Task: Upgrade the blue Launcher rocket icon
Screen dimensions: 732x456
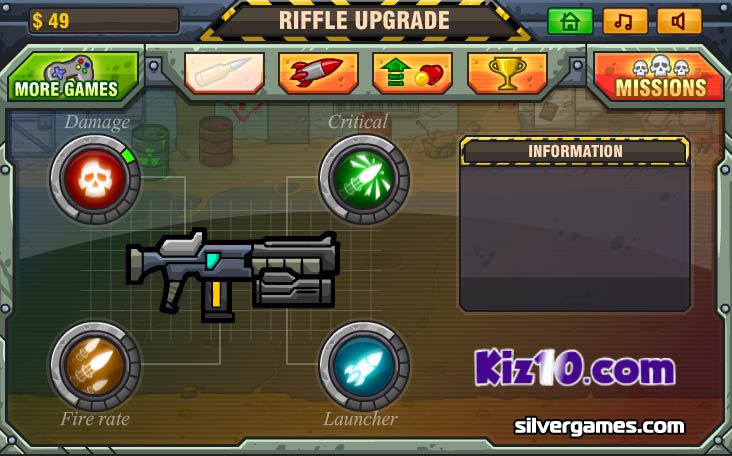Action: [x=364, y=366]
